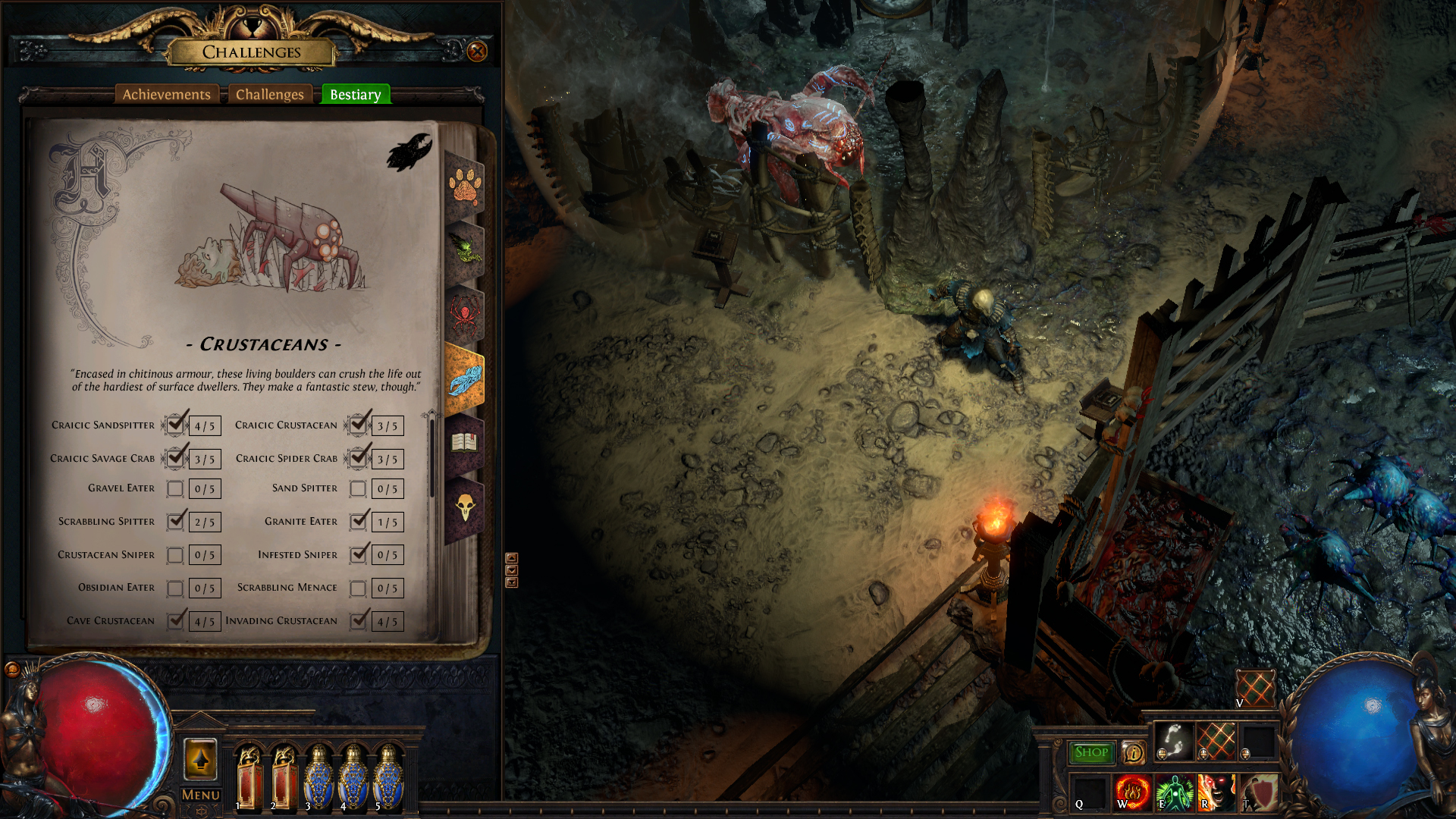Open the Challenges tab
Image resolution: width=1456 pixels, height=819 pixels.
coord(269,95)
